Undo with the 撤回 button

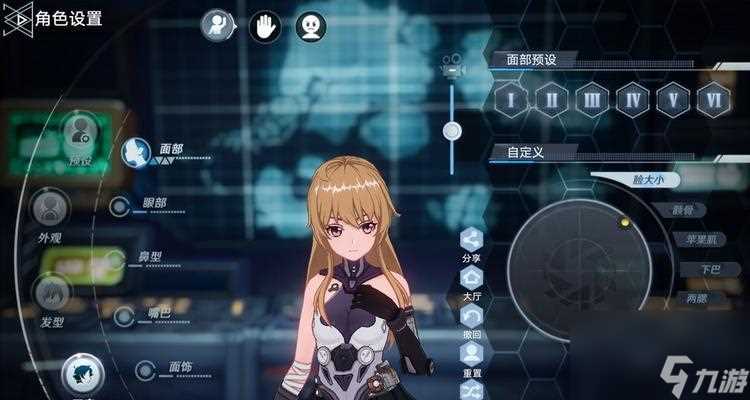coord(471,315)
